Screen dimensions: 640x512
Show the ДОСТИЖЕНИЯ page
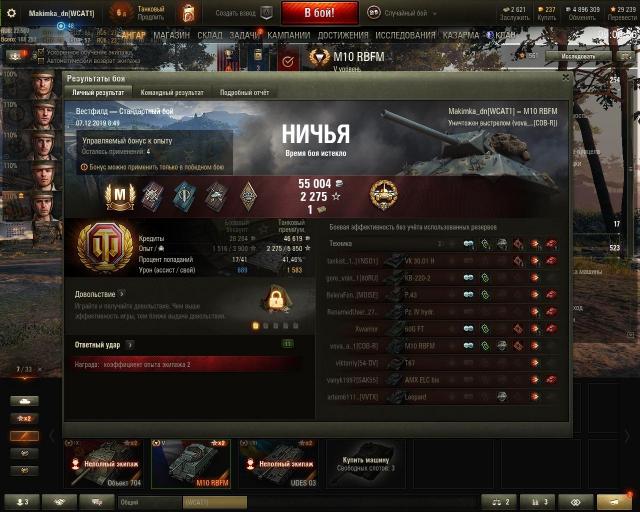coord(342,34)
